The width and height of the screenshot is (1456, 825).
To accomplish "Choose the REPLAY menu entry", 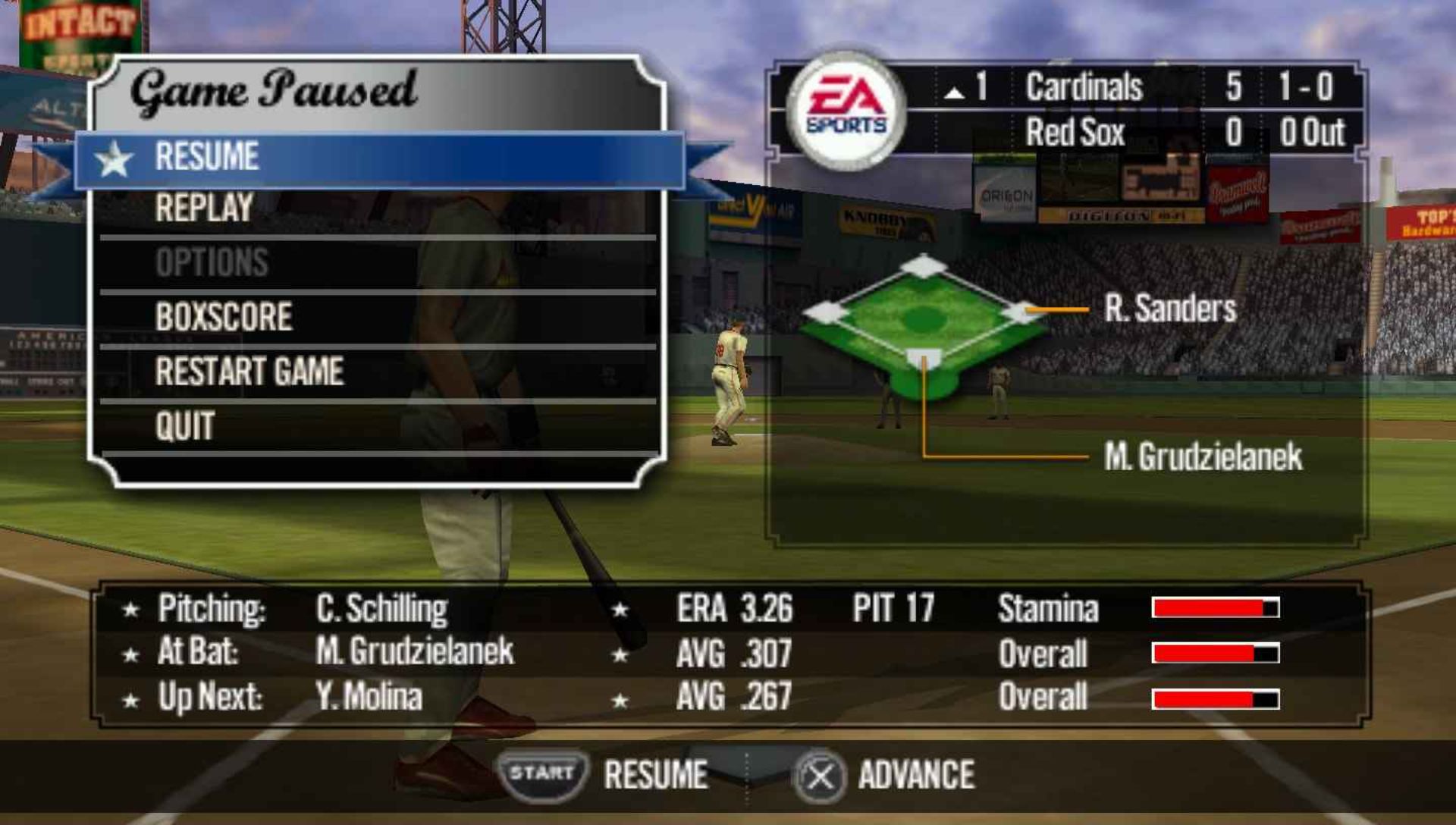I will 204,209.
